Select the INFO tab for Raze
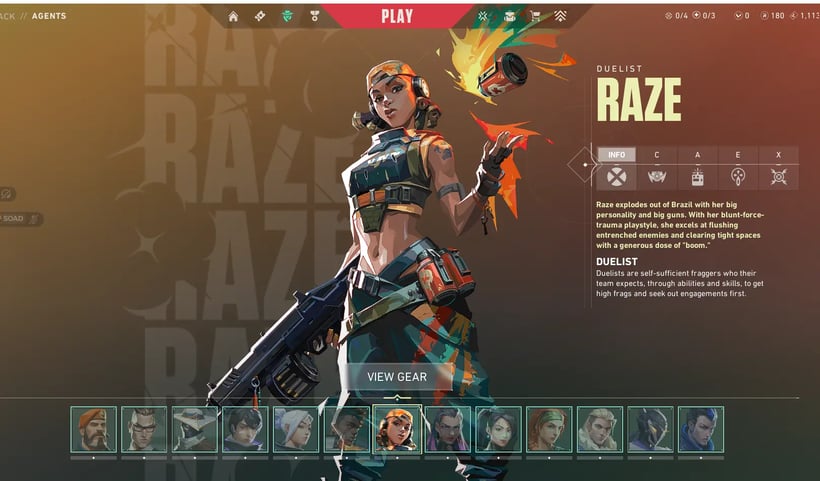The width and height of the screenshot is (820, 481). tap(616, 155)
